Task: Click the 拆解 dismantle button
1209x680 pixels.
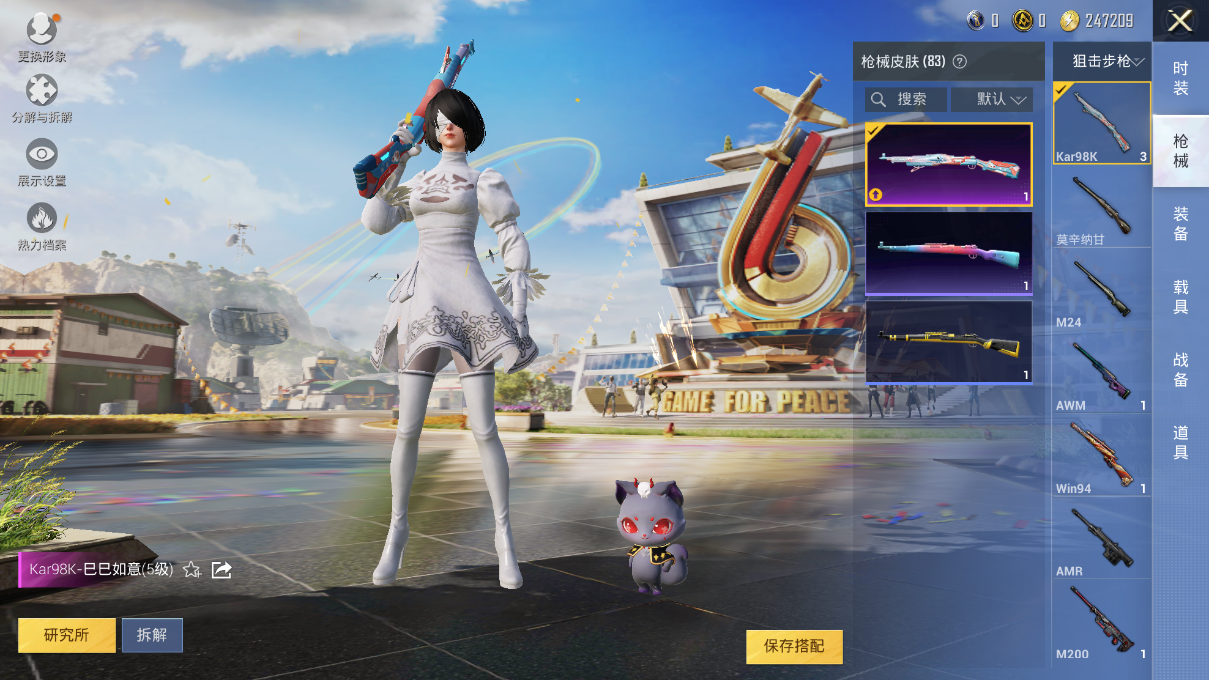Action: [x=152, y=635]
